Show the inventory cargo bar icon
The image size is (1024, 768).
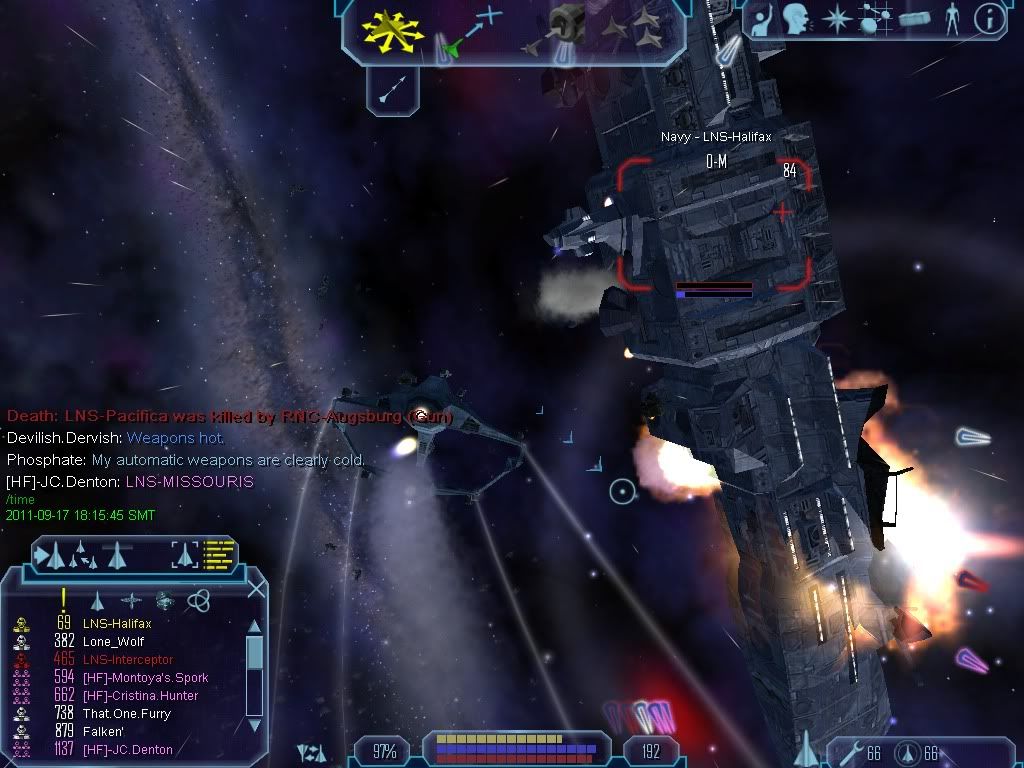click(x=914, y=19)
